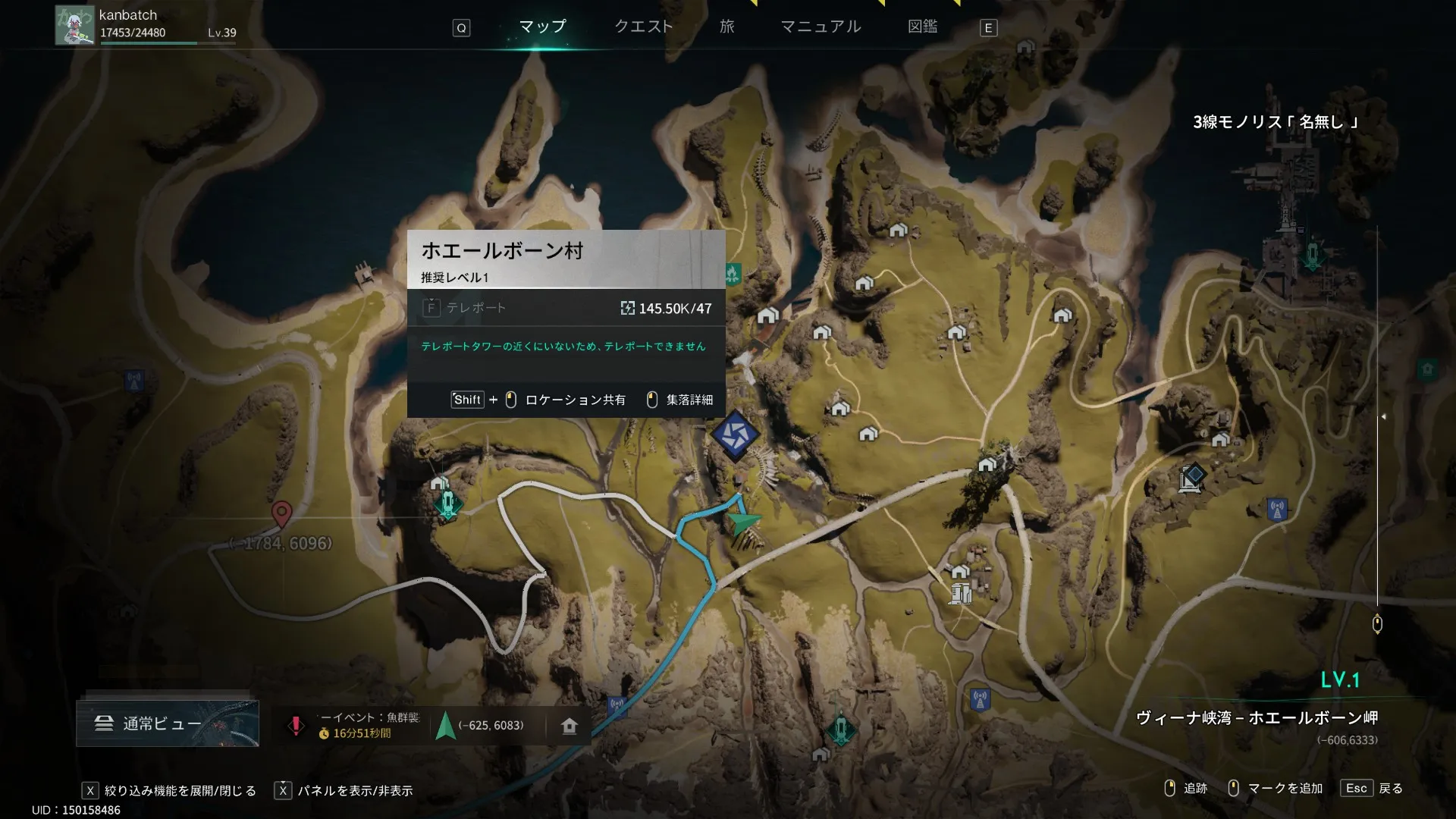Adjust the map zoom slider handle
This screenshot has width=1456, height=819.
pyautogui.click(x=1377, y=624)
